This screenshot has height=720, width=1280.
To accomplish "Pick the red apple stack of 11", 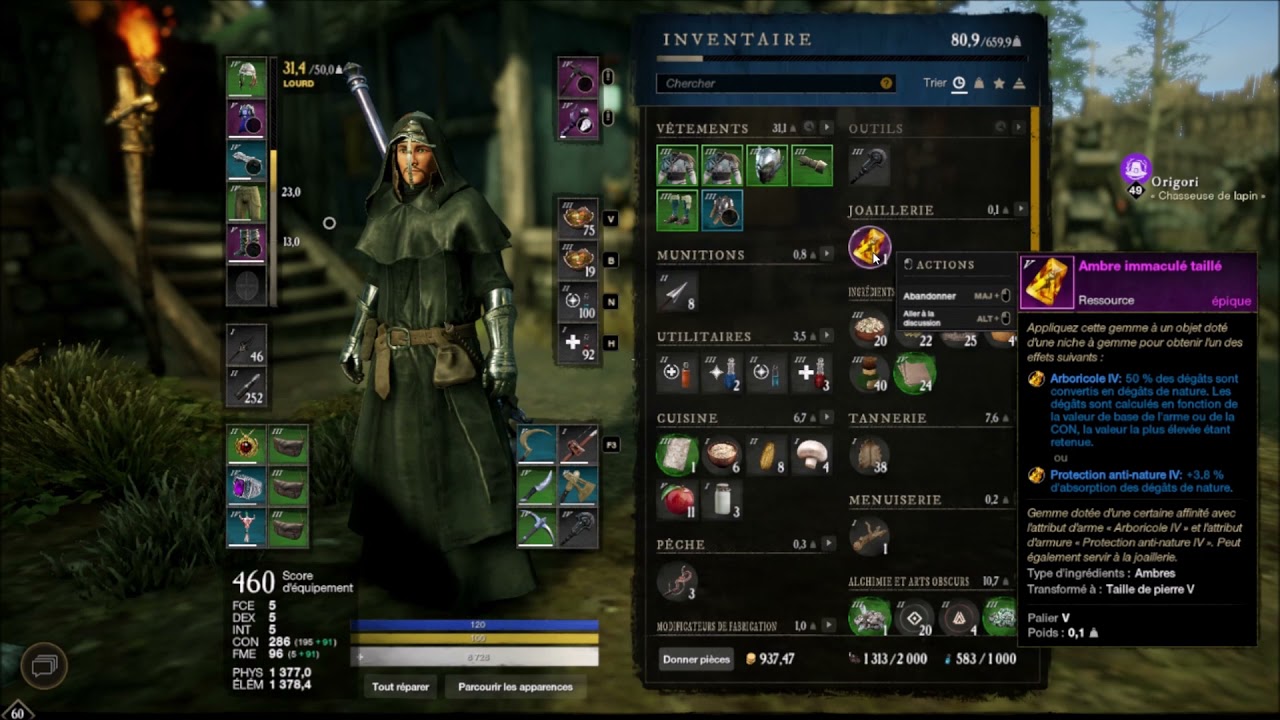I will [x=677, y=499].
